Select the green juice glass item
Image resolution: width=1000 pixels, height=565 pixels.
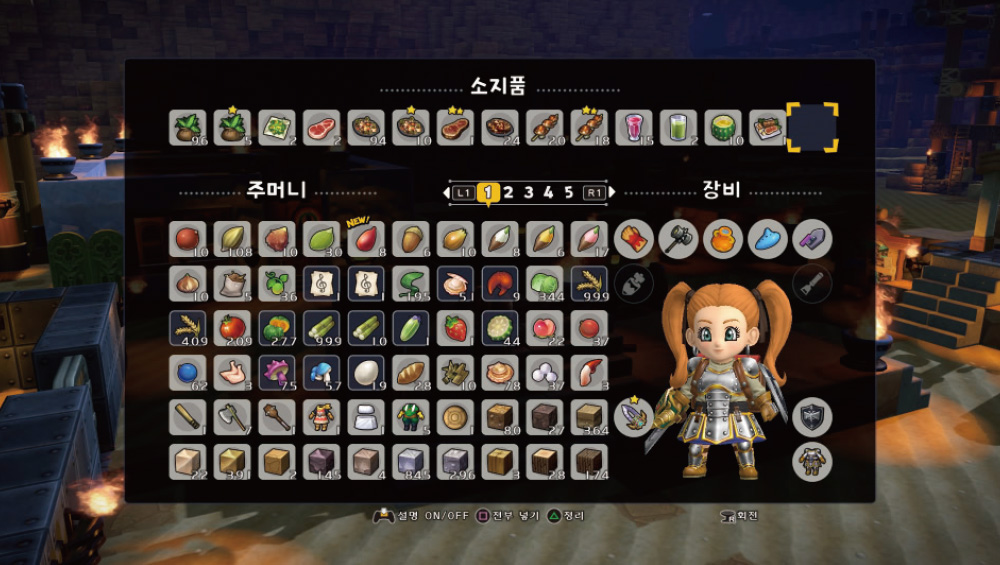[x=679, y=128]
